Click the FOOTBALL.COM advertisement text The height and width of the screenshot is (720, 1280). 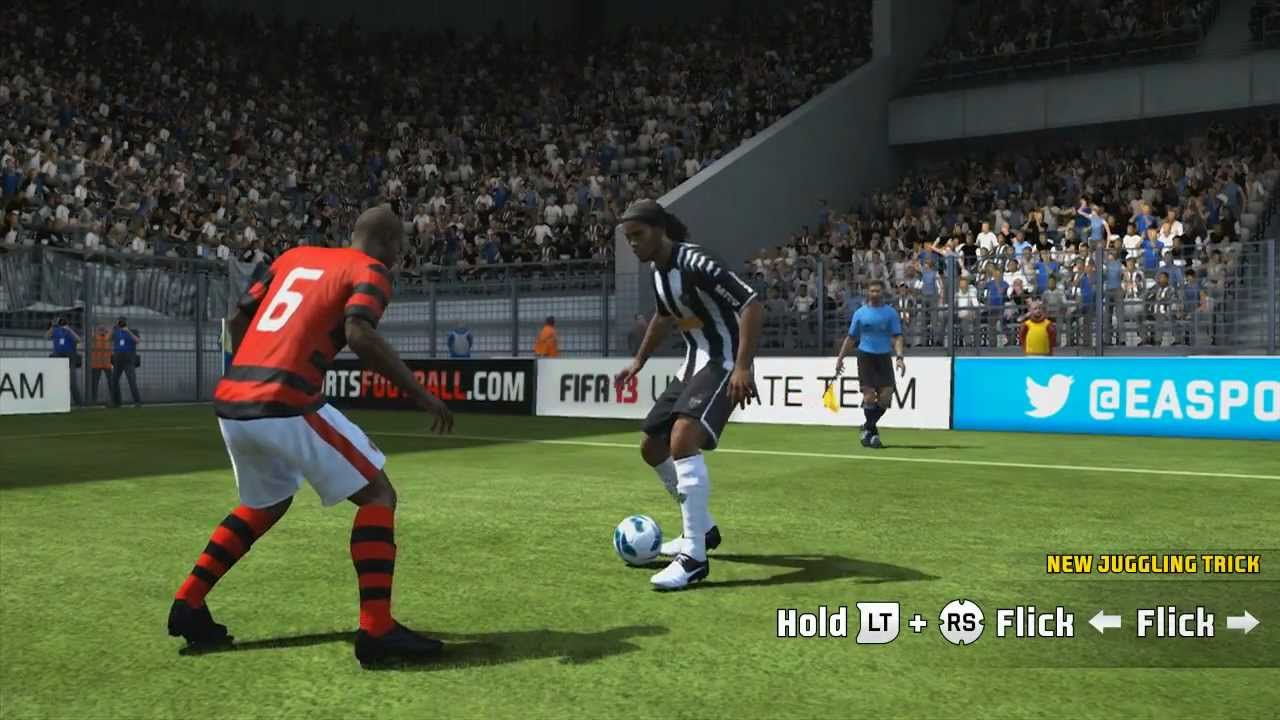click(432, 381)
